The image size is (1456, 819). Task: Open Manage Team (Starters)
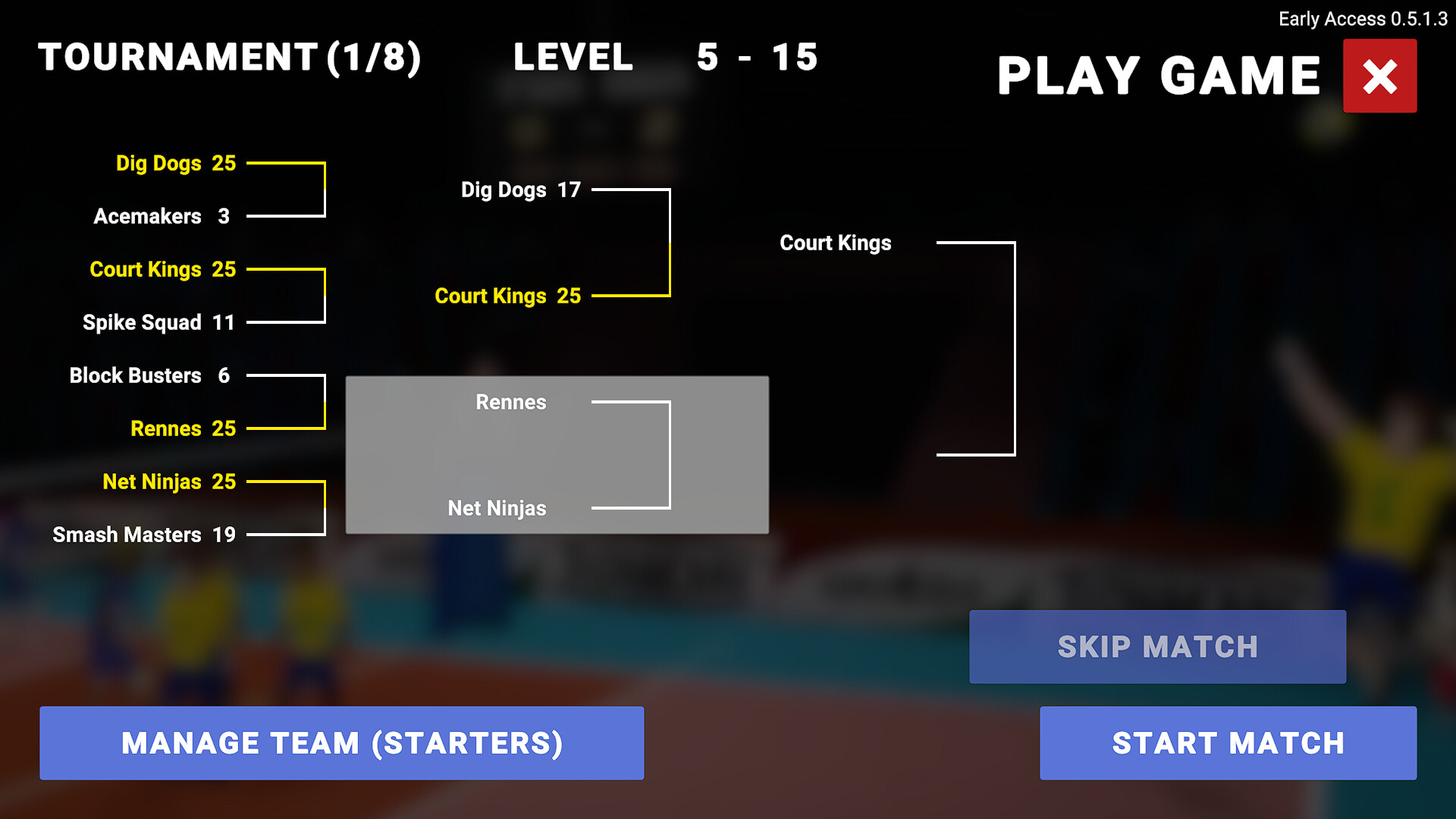tap(342, 743)
